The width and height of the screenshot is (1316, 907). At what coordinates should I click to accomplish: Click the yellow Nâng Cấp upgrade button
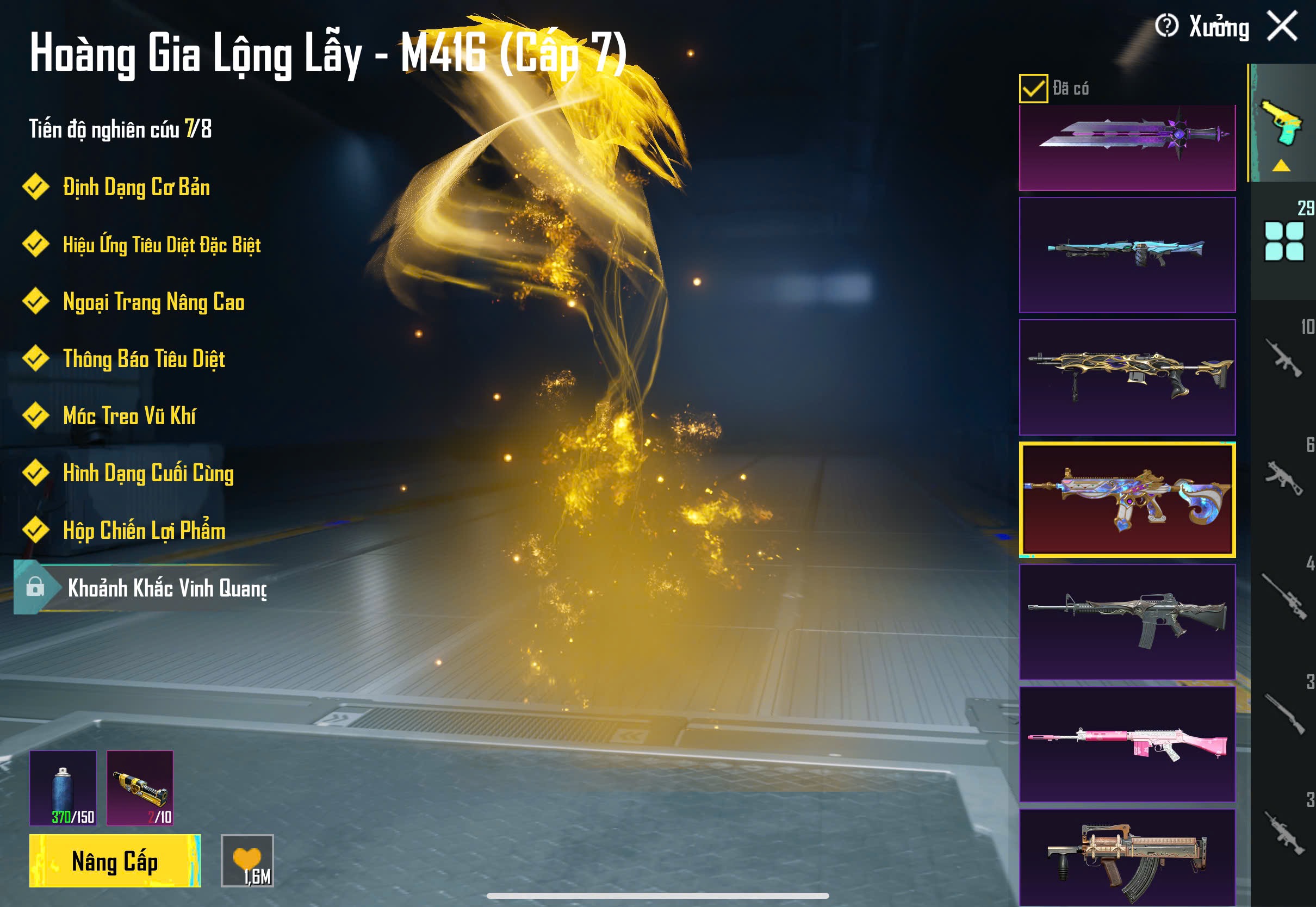pyautogui.click(x=115, y=860)
